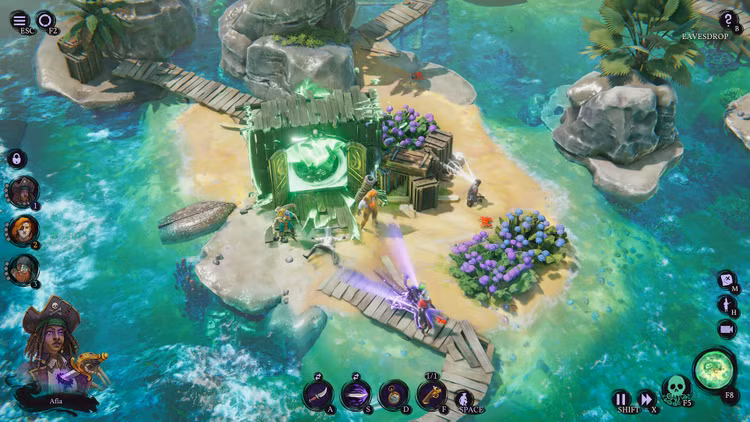Activate the purple blink dash ability
Image resolution: width=750 pixels, height=422 pixels.
tap(355, 394)
